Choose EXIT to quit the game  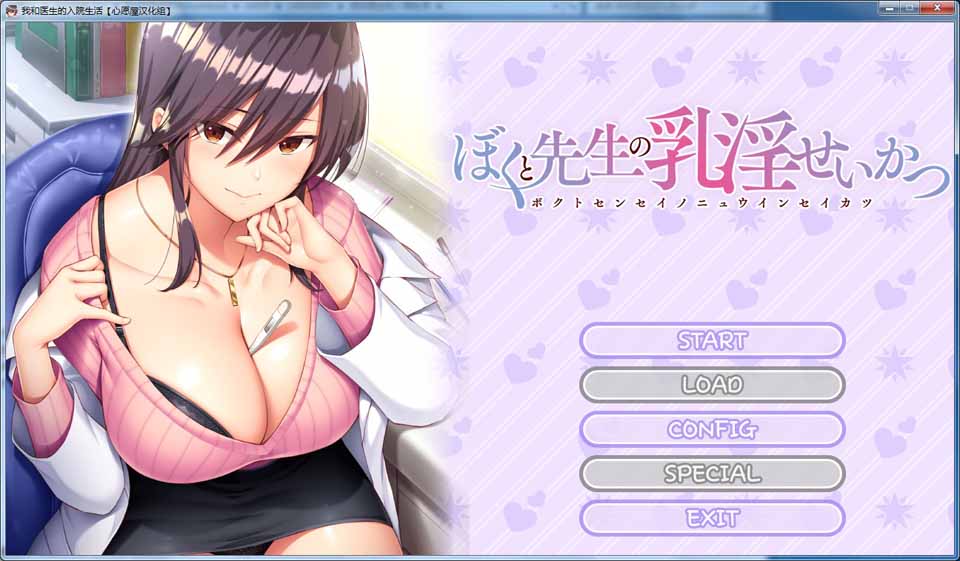pos(712,518)
